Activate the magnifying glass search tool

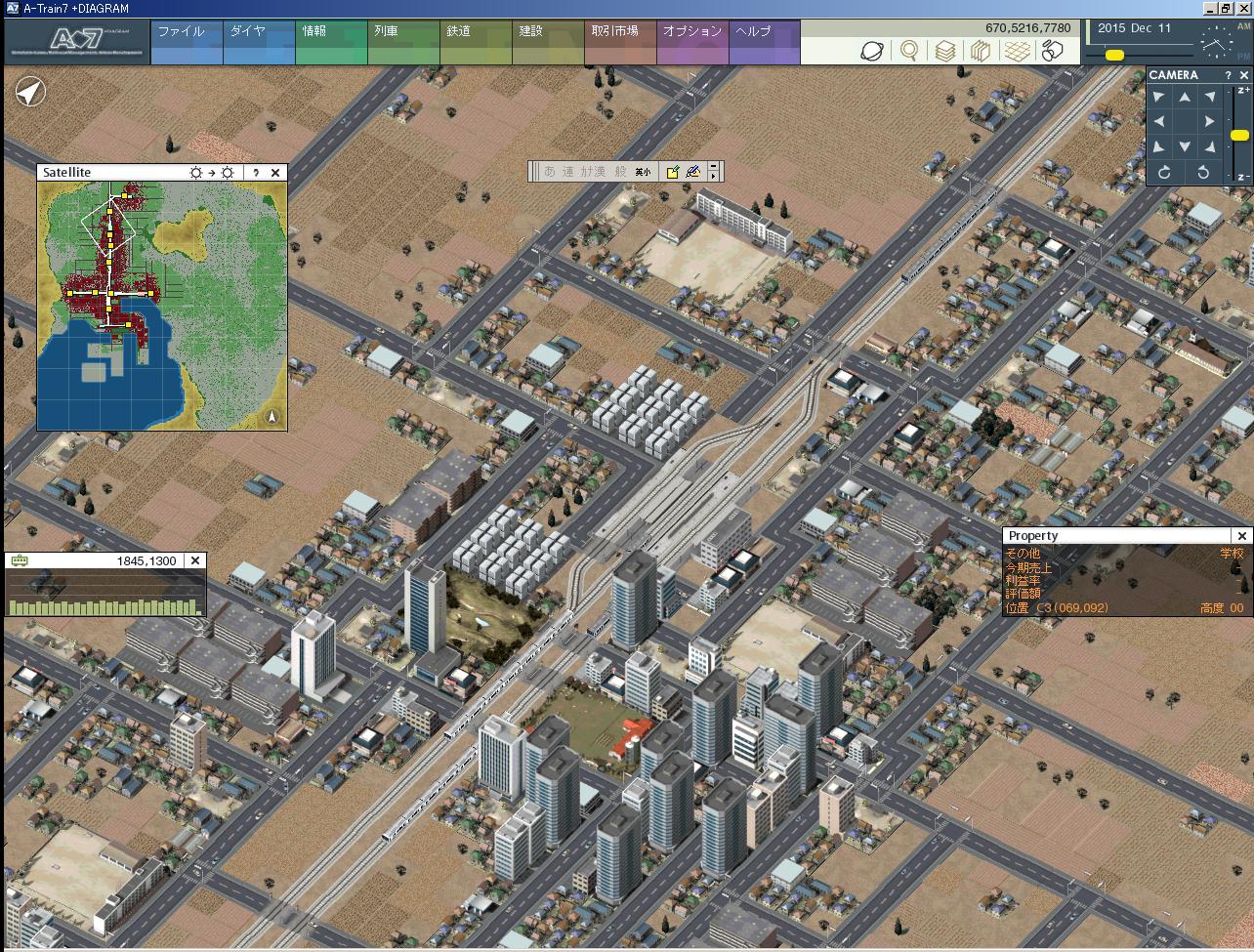909,51
